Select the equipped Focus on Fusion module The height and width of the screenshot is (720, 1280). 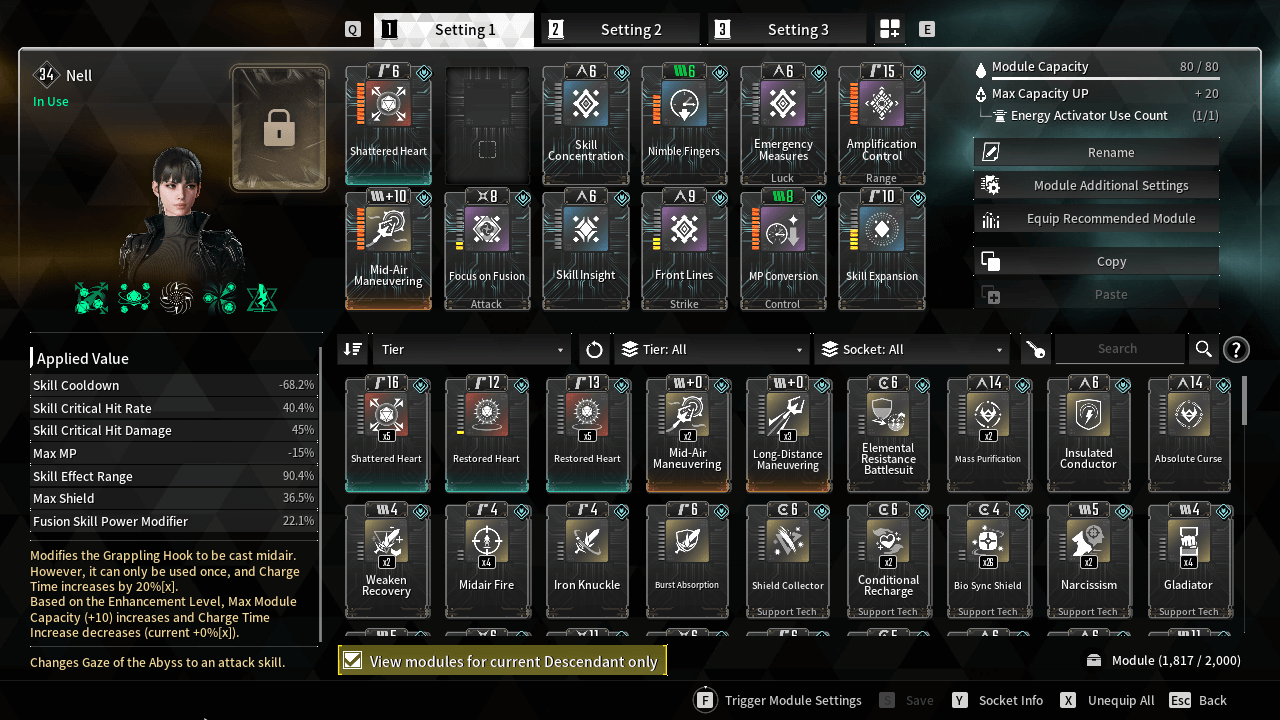[x=487, y=250]
